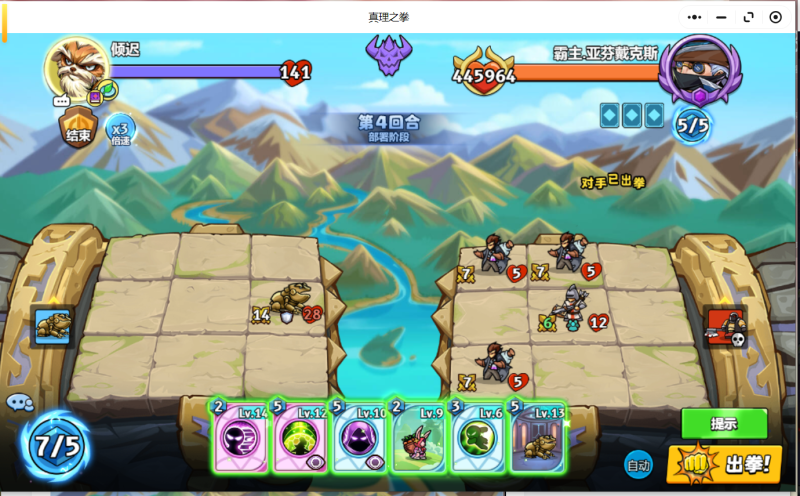The image size is (800, 496).
Task: View the player avatar portrait 倾迟
Action: [76, 68]
